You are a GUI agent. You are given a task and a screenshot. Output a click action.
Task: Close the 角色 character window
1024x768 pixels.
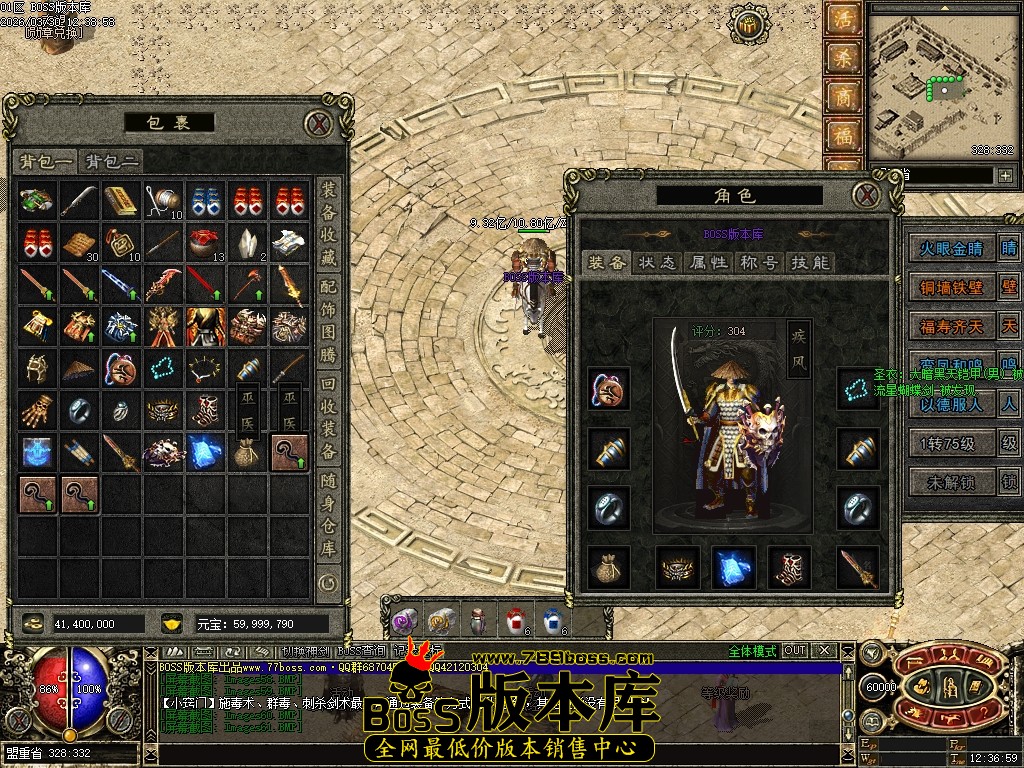click(866, 194)
